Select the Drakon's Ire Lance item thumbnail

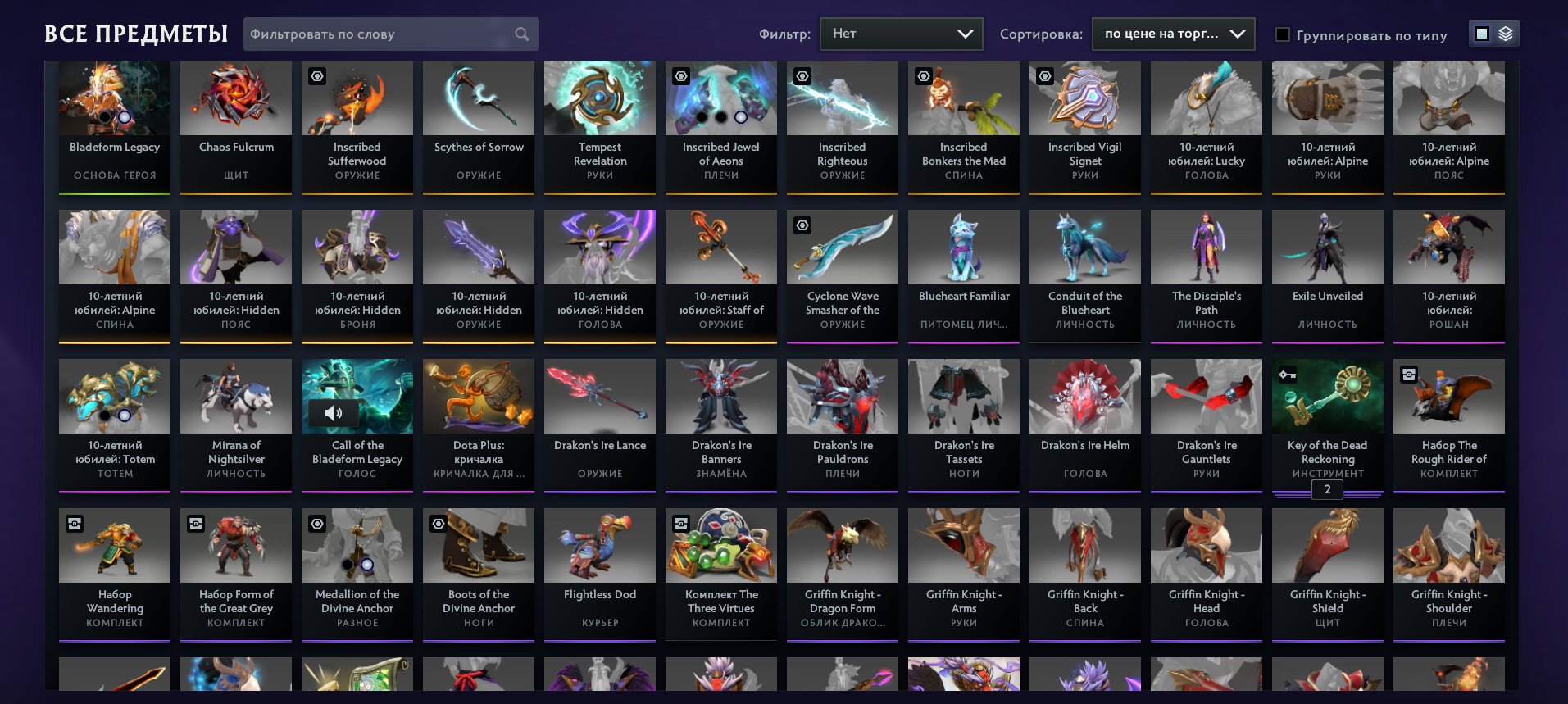tap(599, 396)
